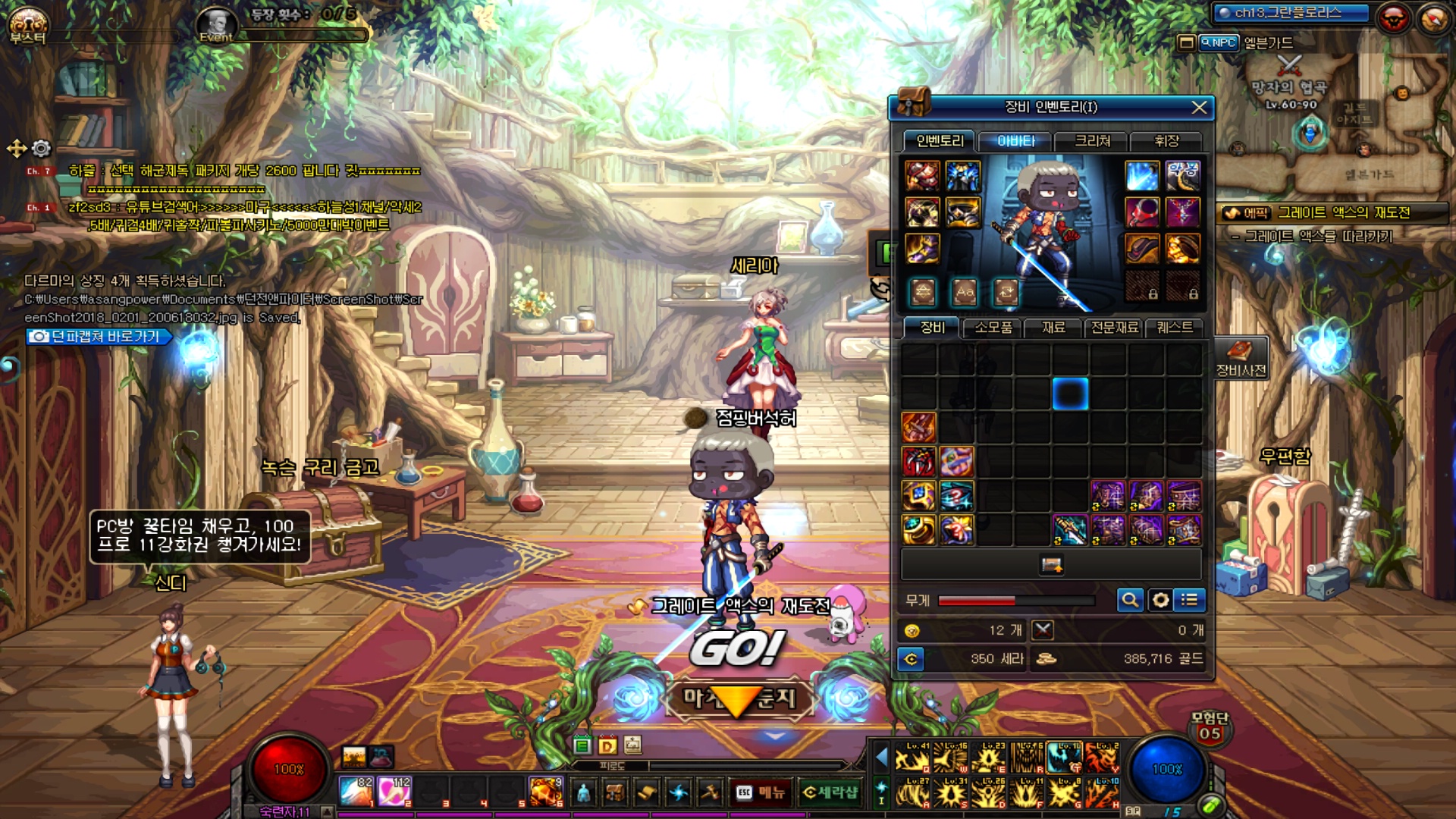Click the inventory magnifier search button
The height and width of the screenshot is (819, 1456).
1130,601
